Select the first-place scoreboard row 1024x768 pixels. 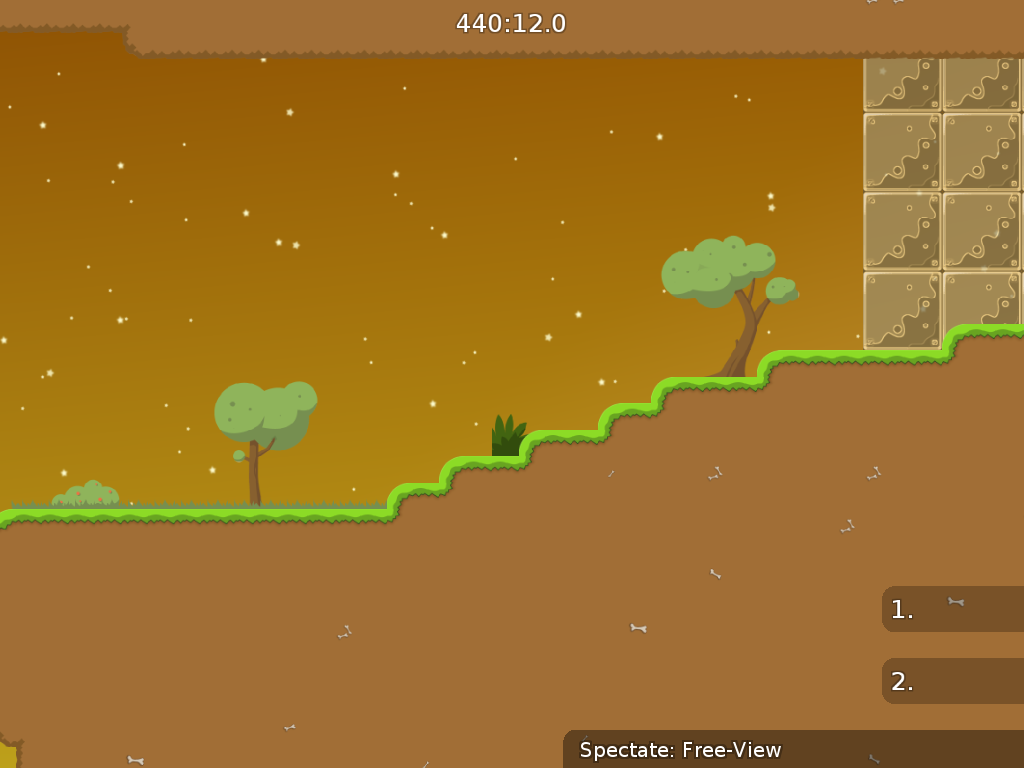[x=952, y=609]
